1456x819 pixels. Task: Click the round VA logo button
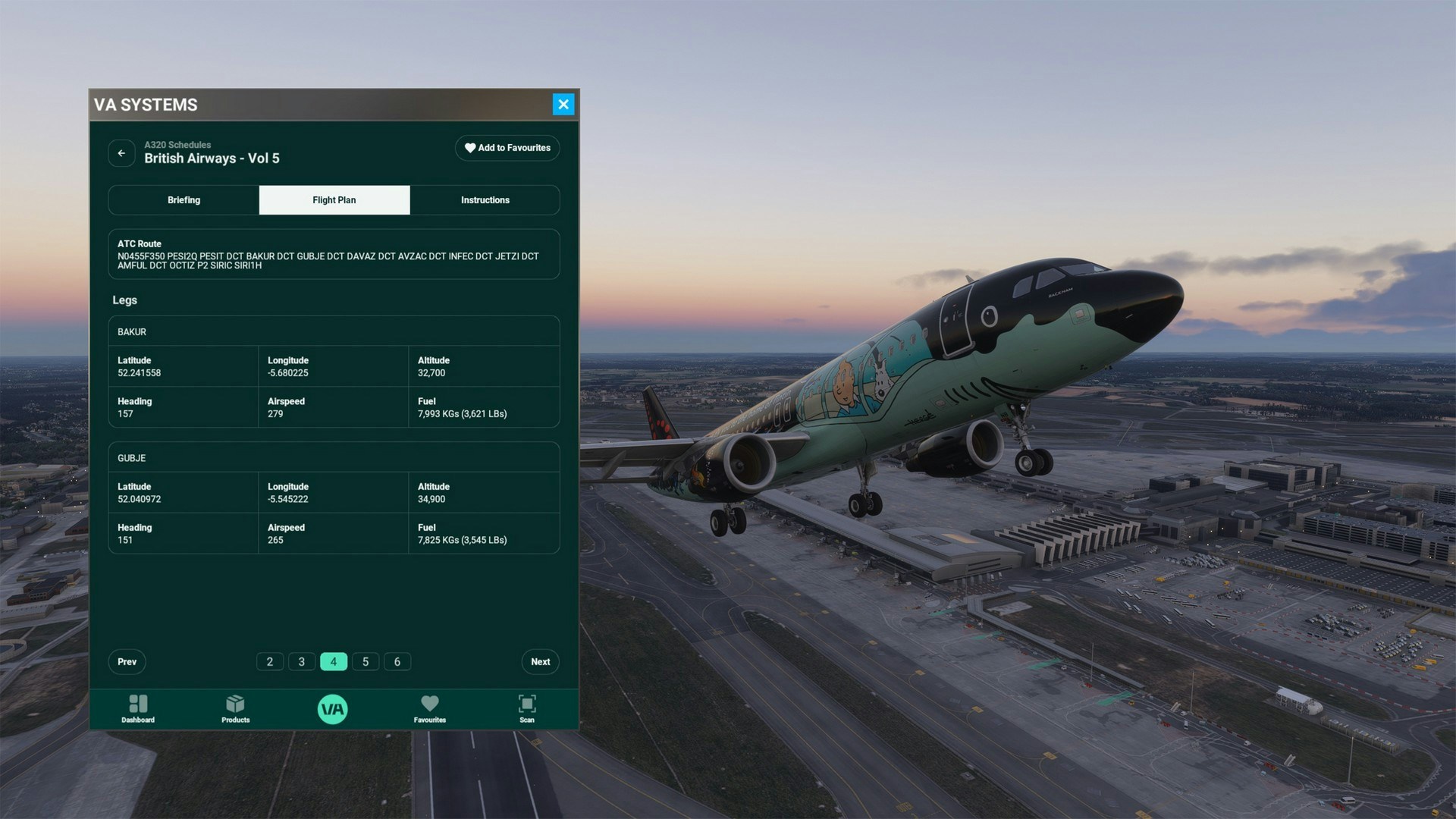(x=333, y=709)
